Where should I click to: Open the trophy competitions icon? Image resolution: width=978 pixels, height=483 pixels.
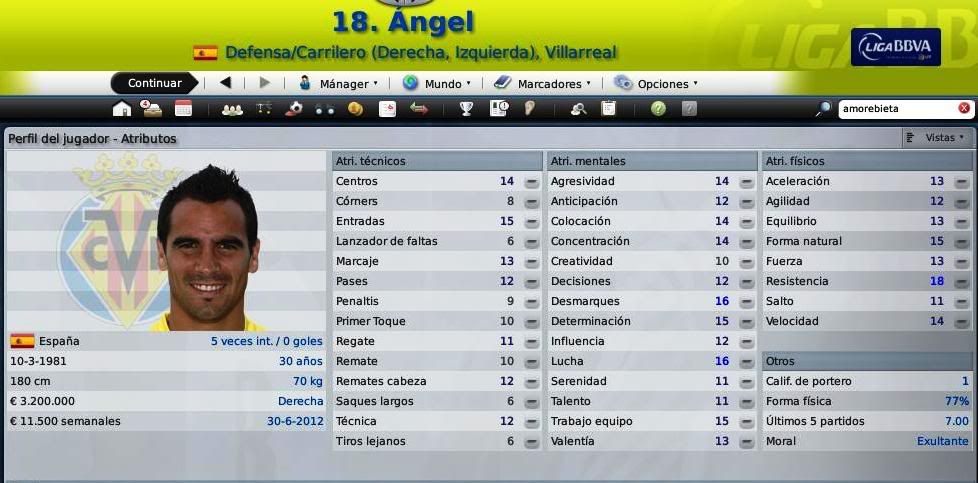click(466, 109)
